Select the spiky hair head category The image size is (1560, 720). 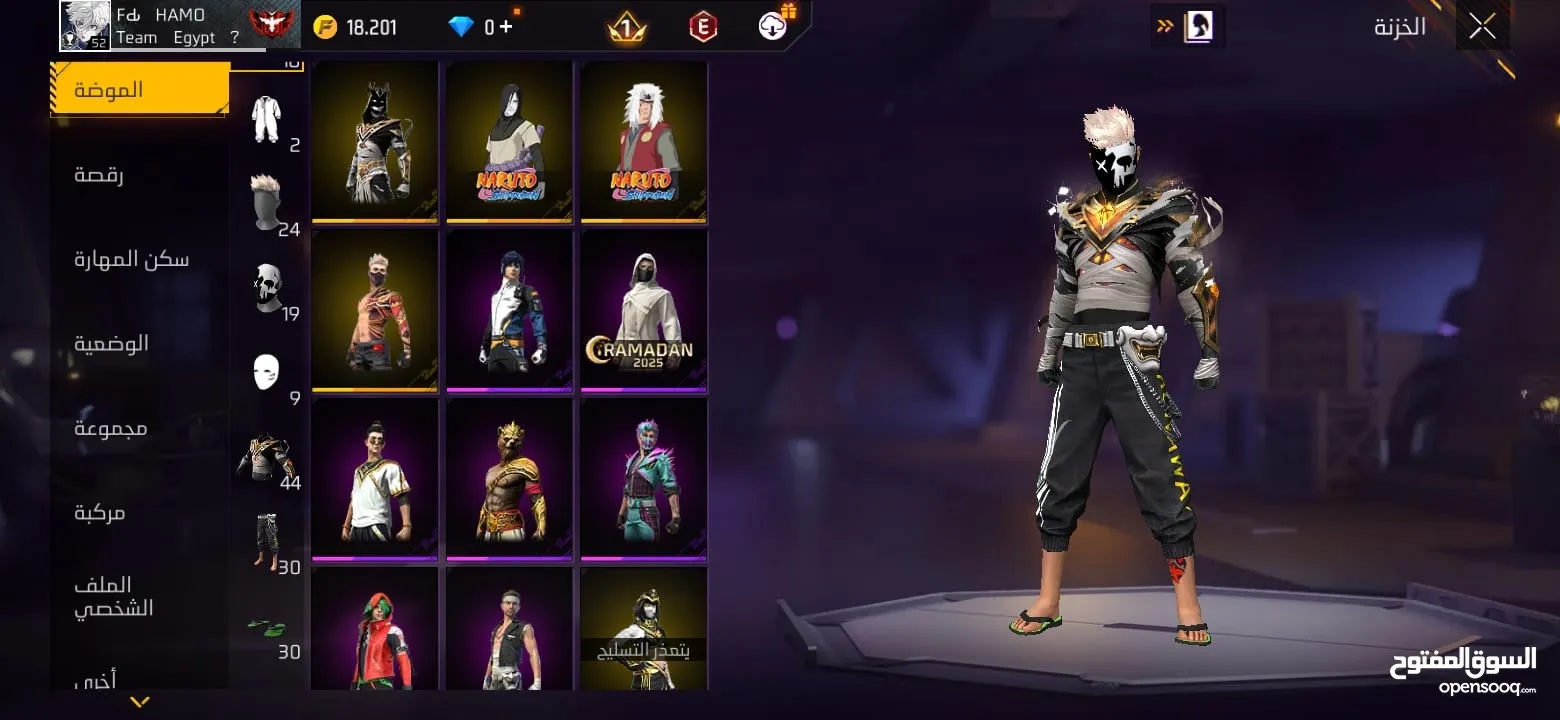point(267,203)
